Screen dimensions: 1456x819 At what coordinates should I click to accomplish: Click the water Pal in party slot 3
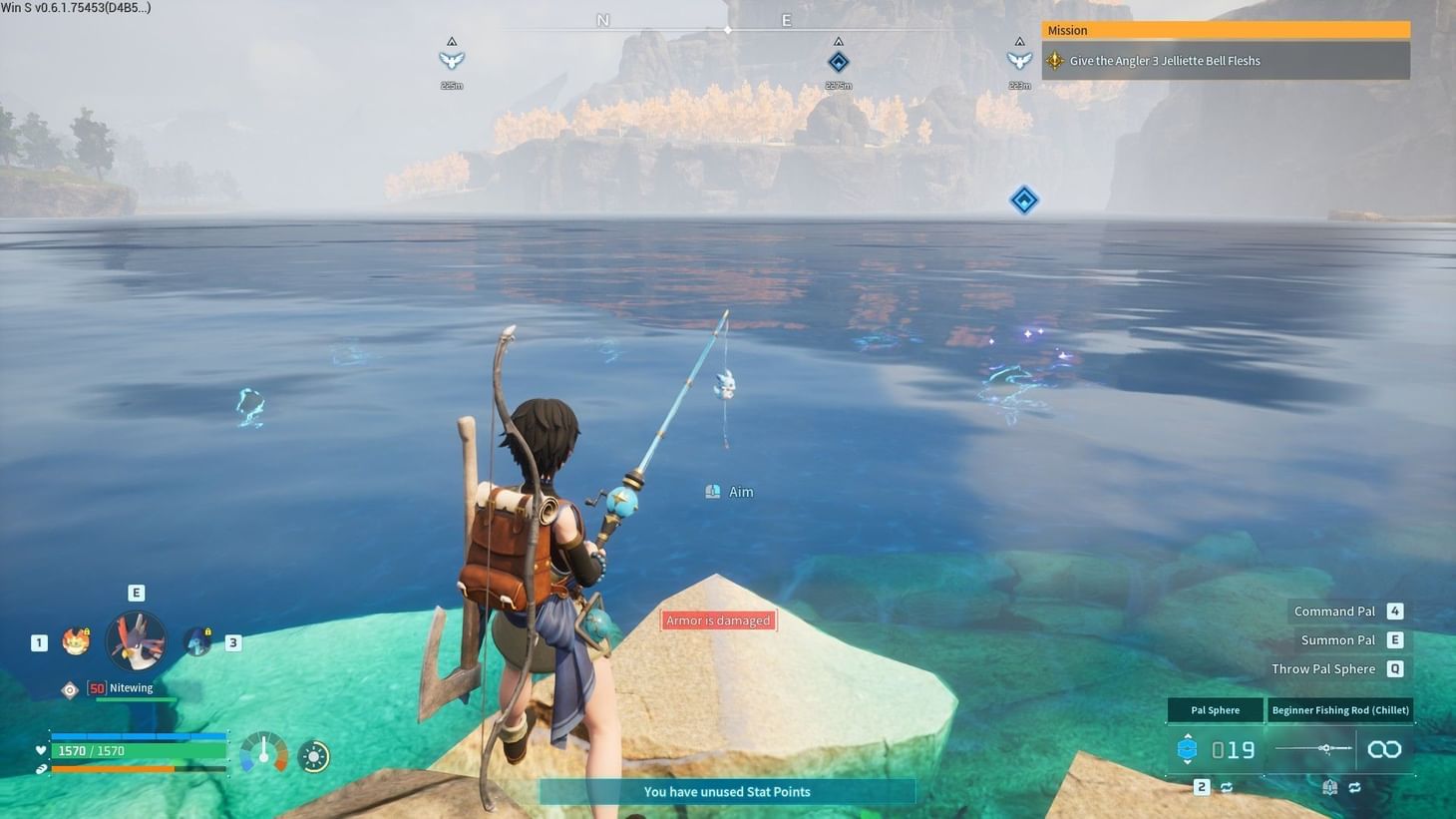[x=195, y=641]
